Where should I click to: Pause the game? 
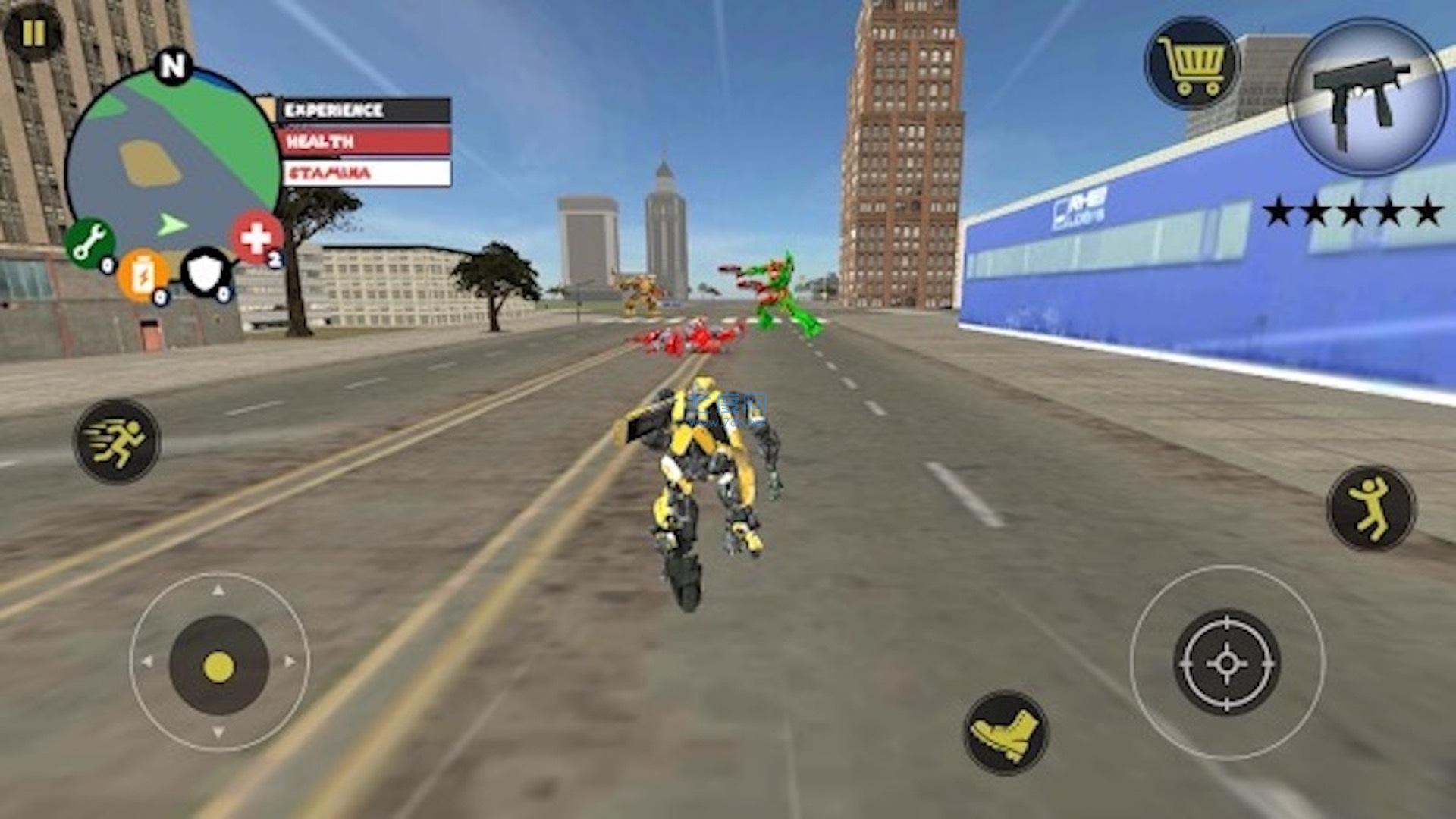click(x=33, y=33)
